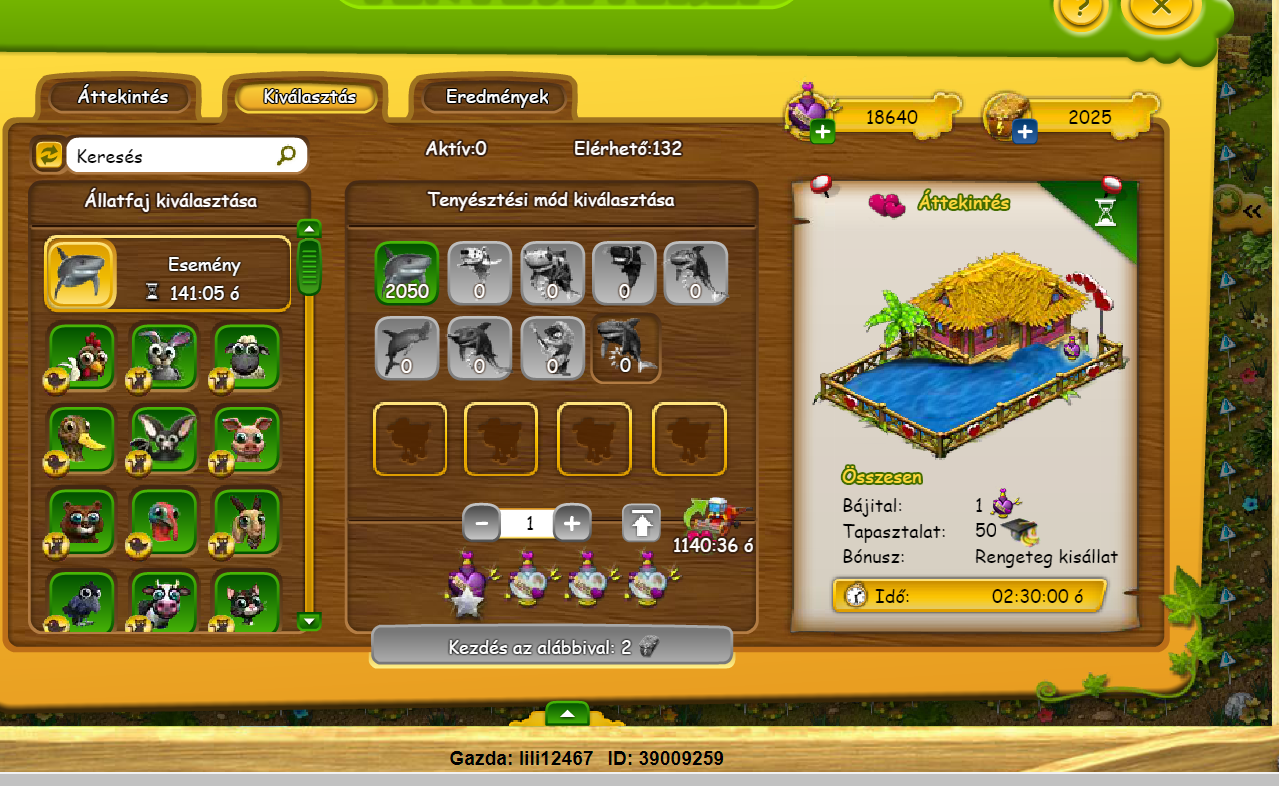Choose the shark Esemény entry
Viewport: 1279px width, 786px height.
[168, 274]
